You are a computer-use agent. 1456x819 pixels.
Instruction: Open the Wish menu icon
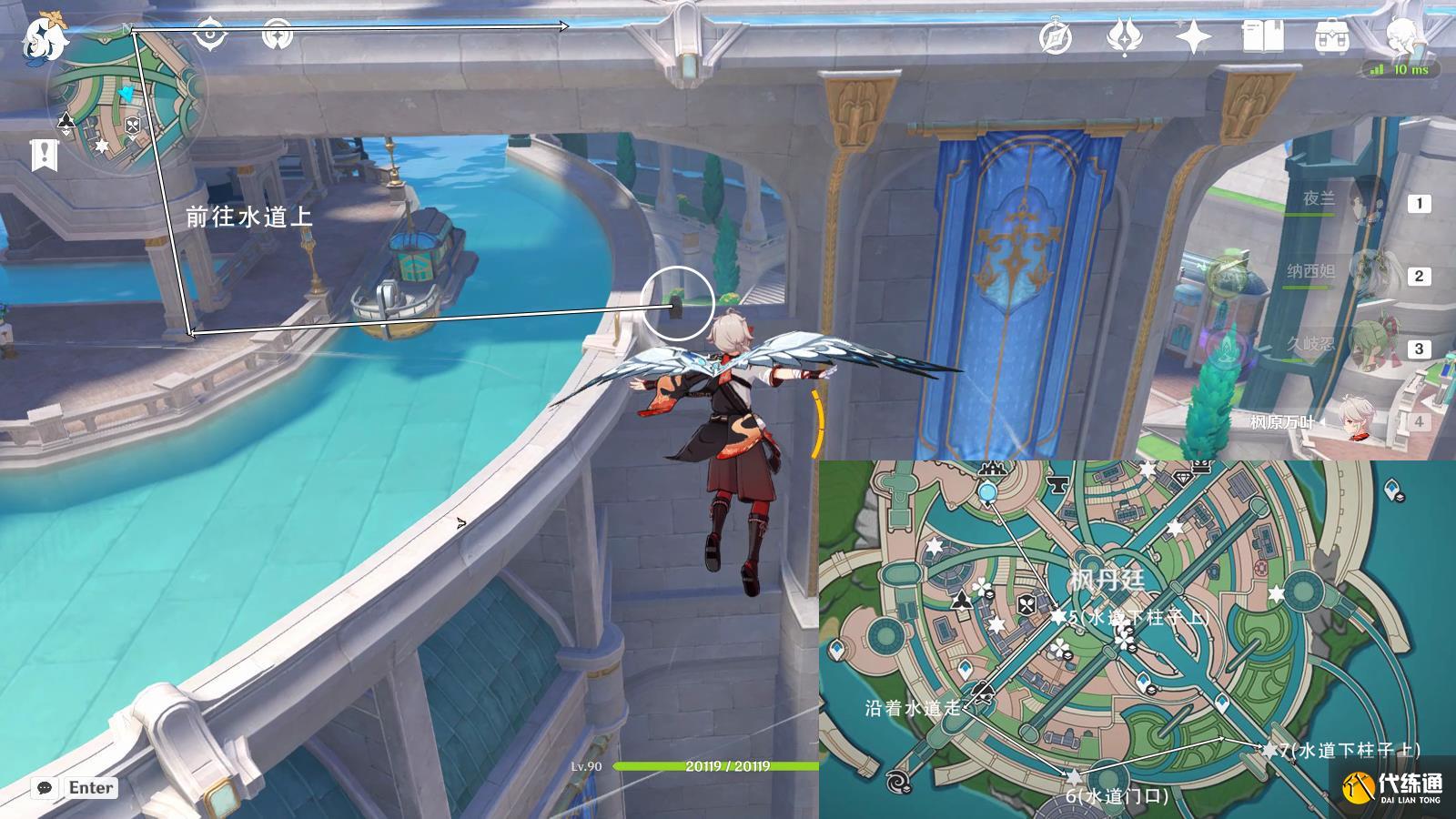click(x=1124, y=37)
